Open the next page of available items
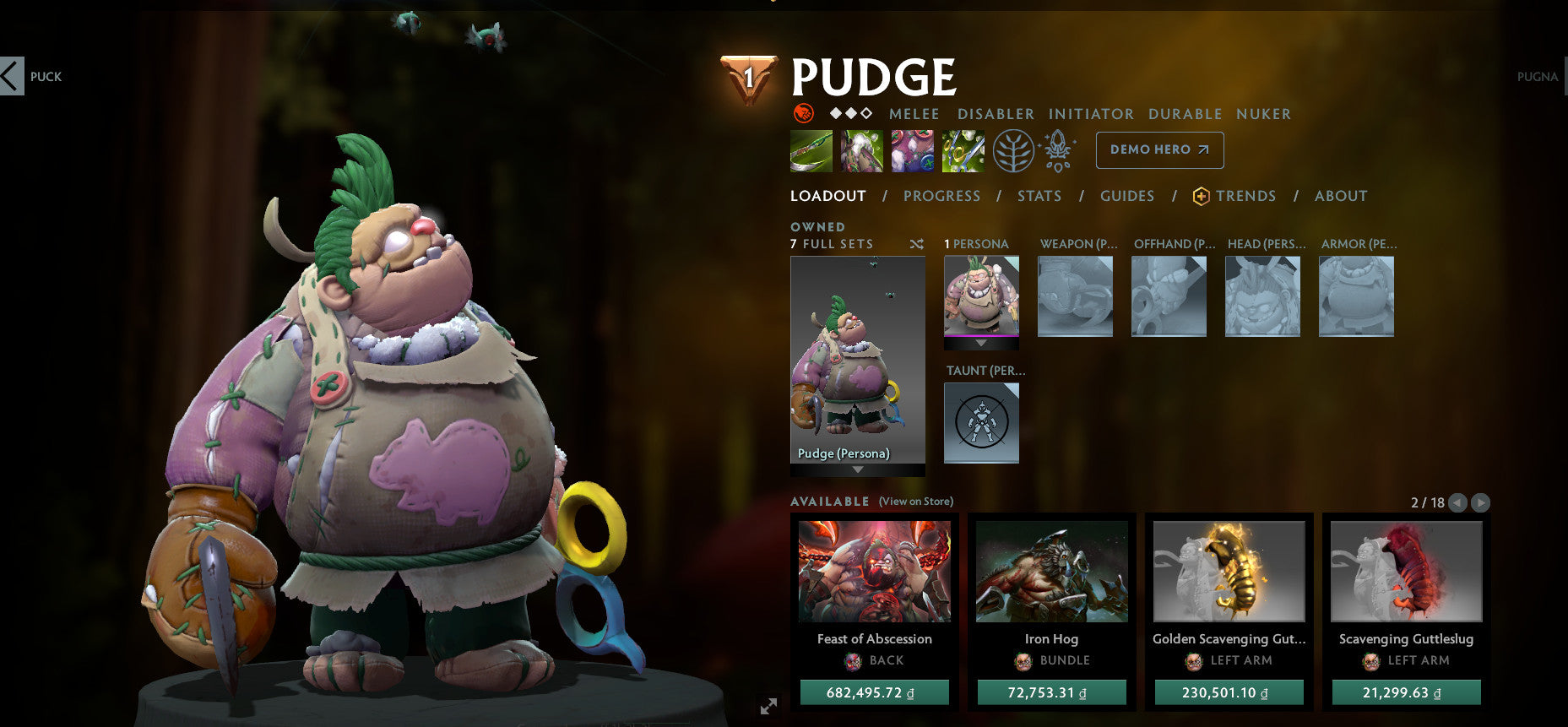Screen dimensions: 1568x727 pos(1480,502)
